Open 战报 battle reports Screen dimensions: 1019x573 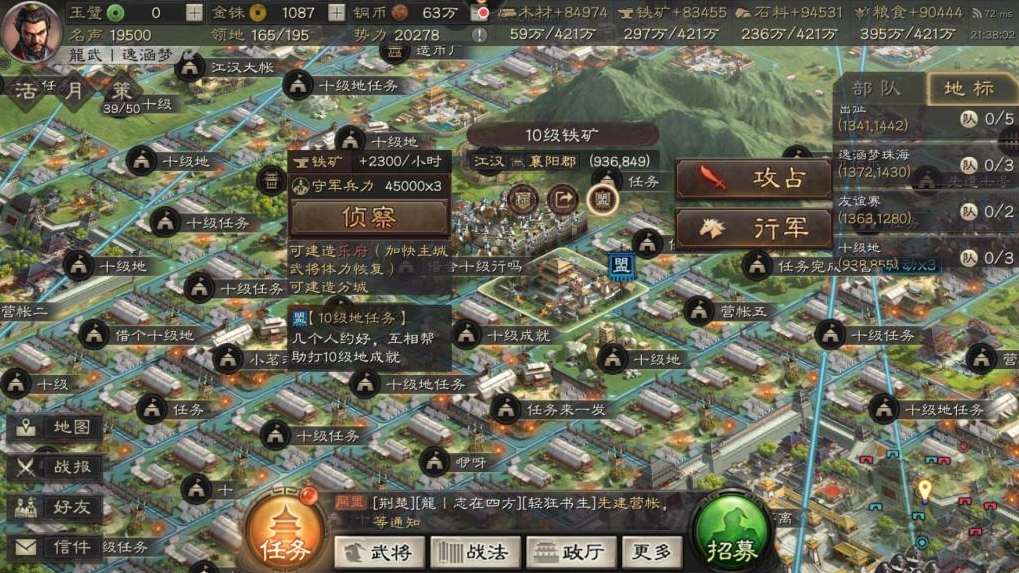pos(58,467)
